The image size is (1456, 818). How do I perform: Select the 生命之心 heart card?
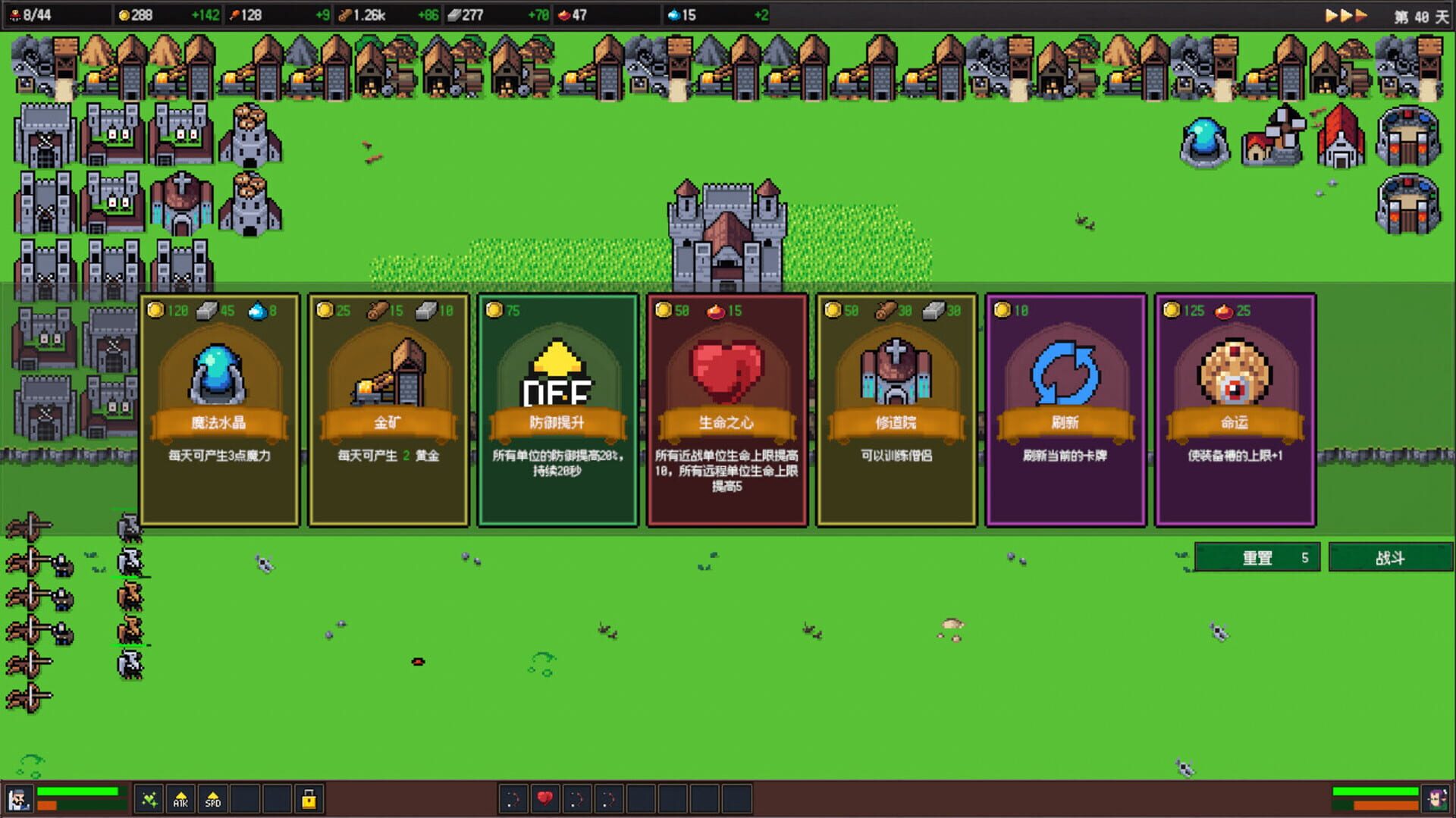[x=728, y=409]
